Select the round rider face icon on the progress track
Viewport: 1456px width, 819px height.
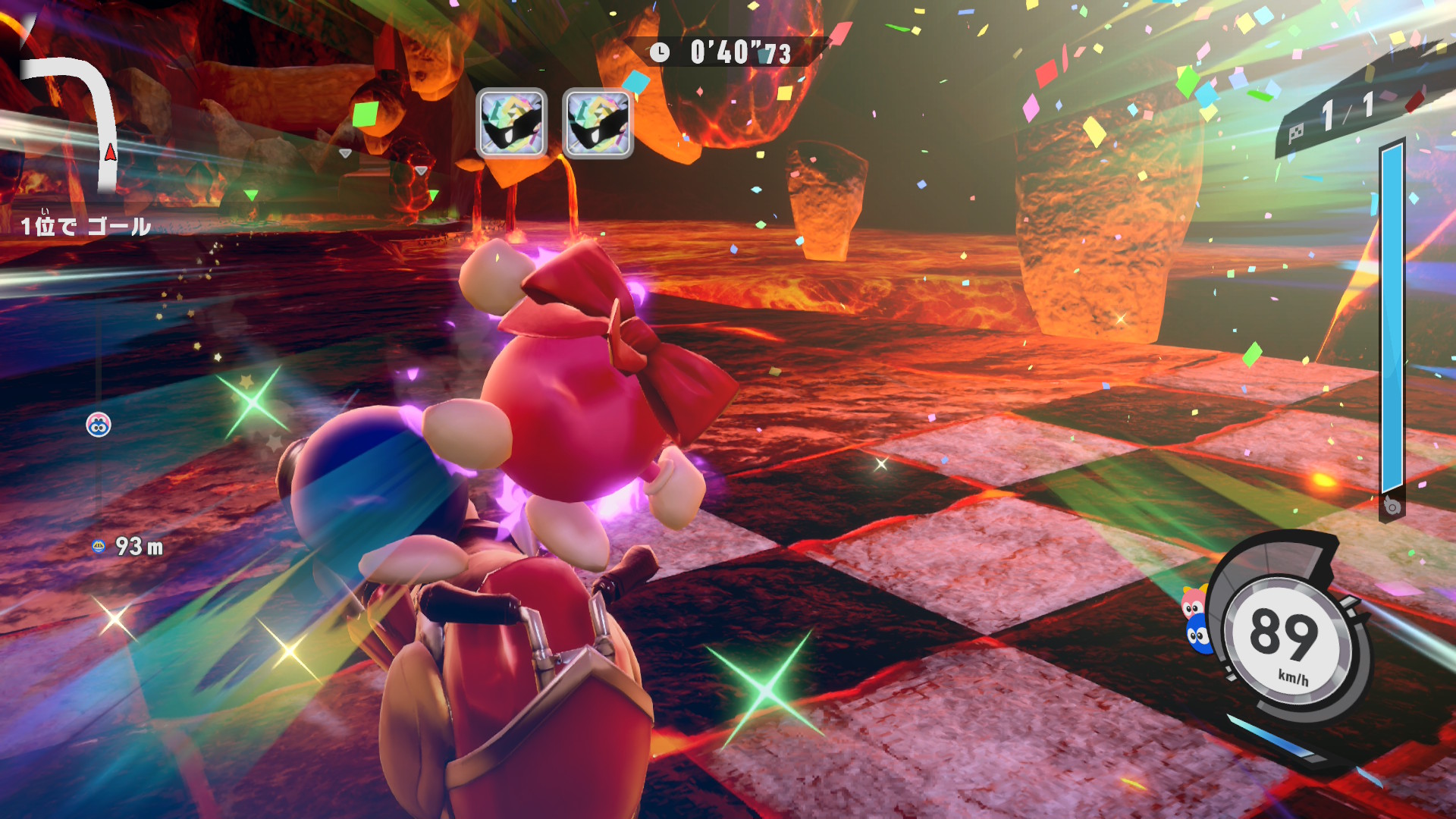click(99, 425)
